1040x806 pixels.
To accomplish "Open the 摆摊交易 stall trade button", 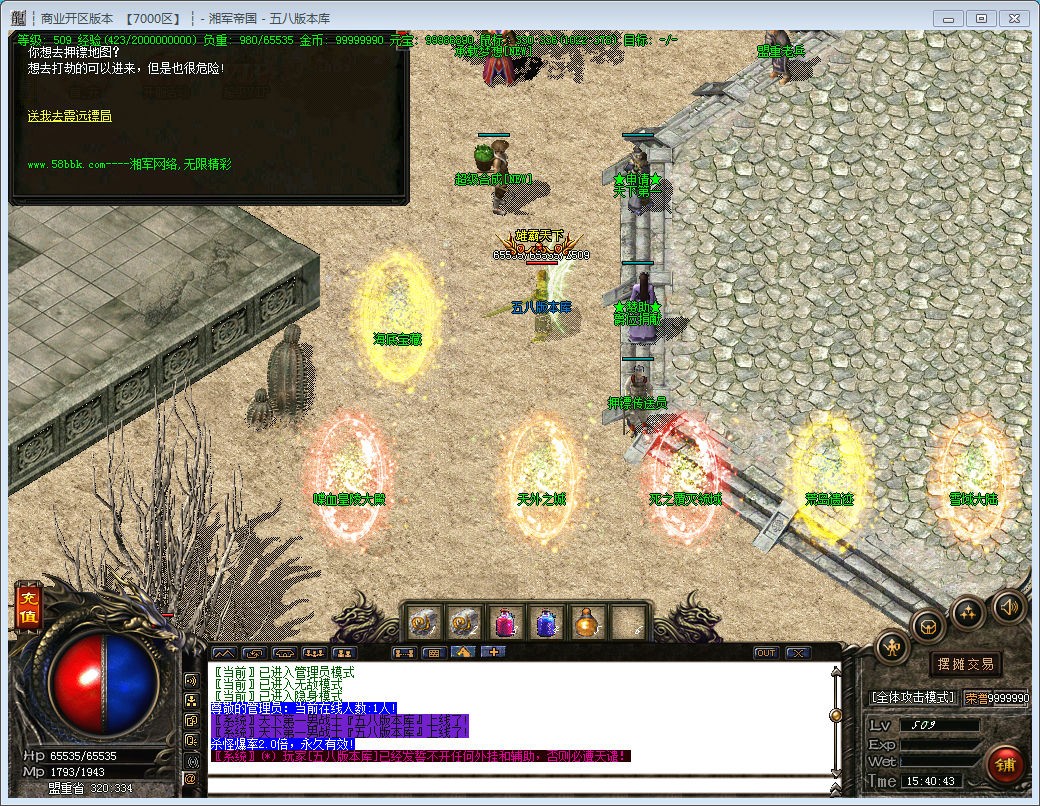I will 964,663.
